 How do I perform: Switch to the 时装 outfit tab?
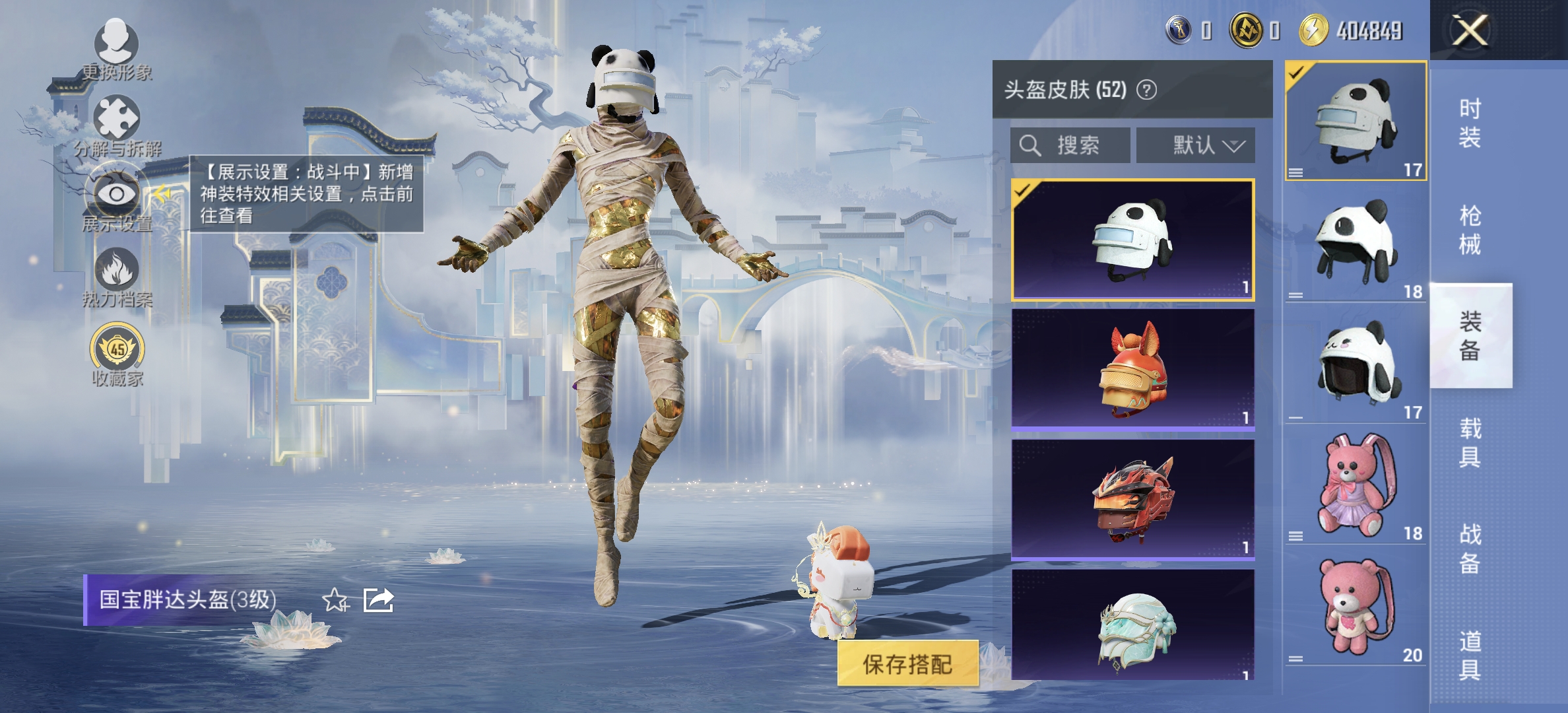click(1470, 123)
